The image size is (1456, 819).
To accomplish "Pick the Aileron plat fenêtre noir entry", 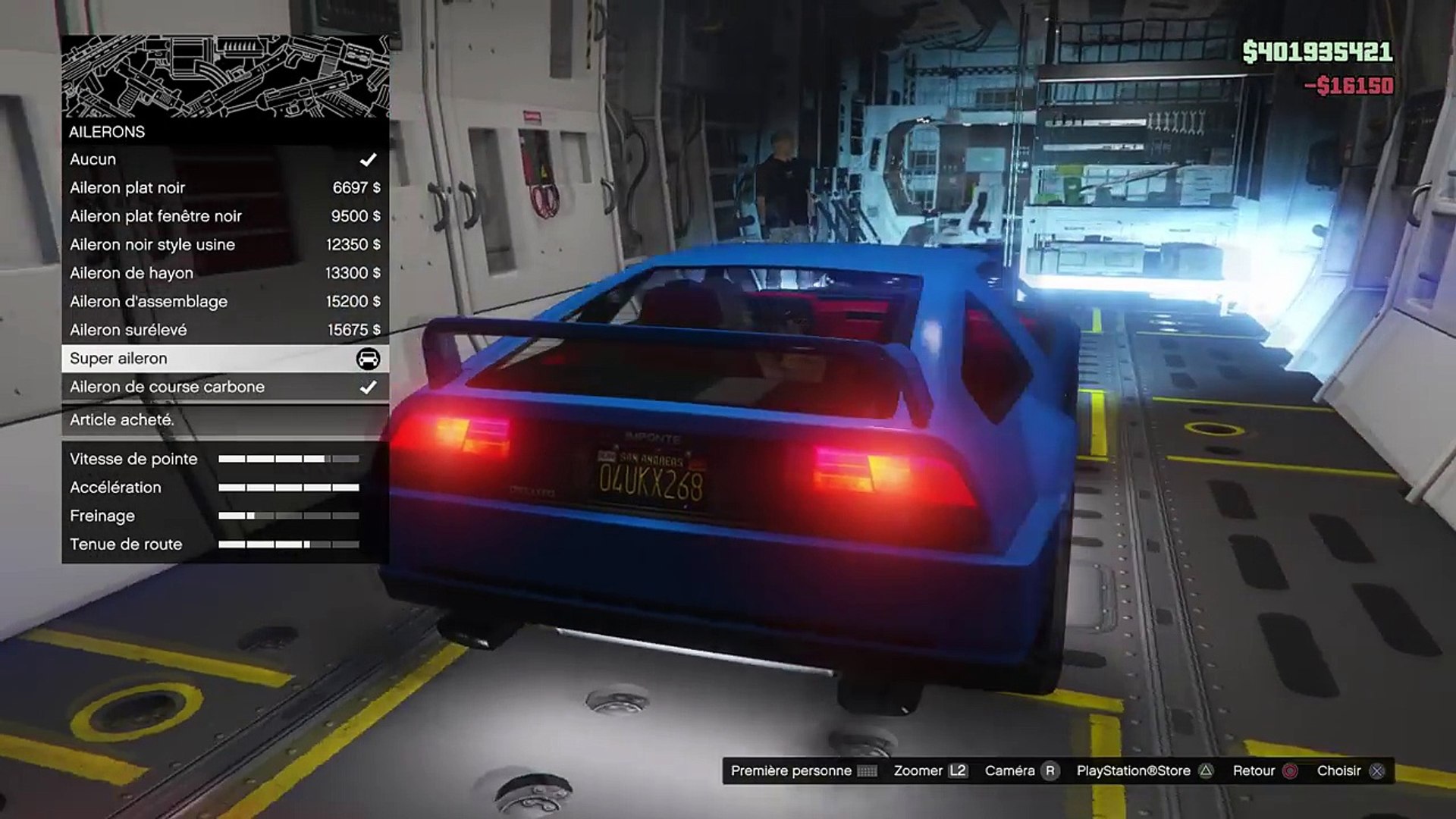I will click(x=224, y=216).
